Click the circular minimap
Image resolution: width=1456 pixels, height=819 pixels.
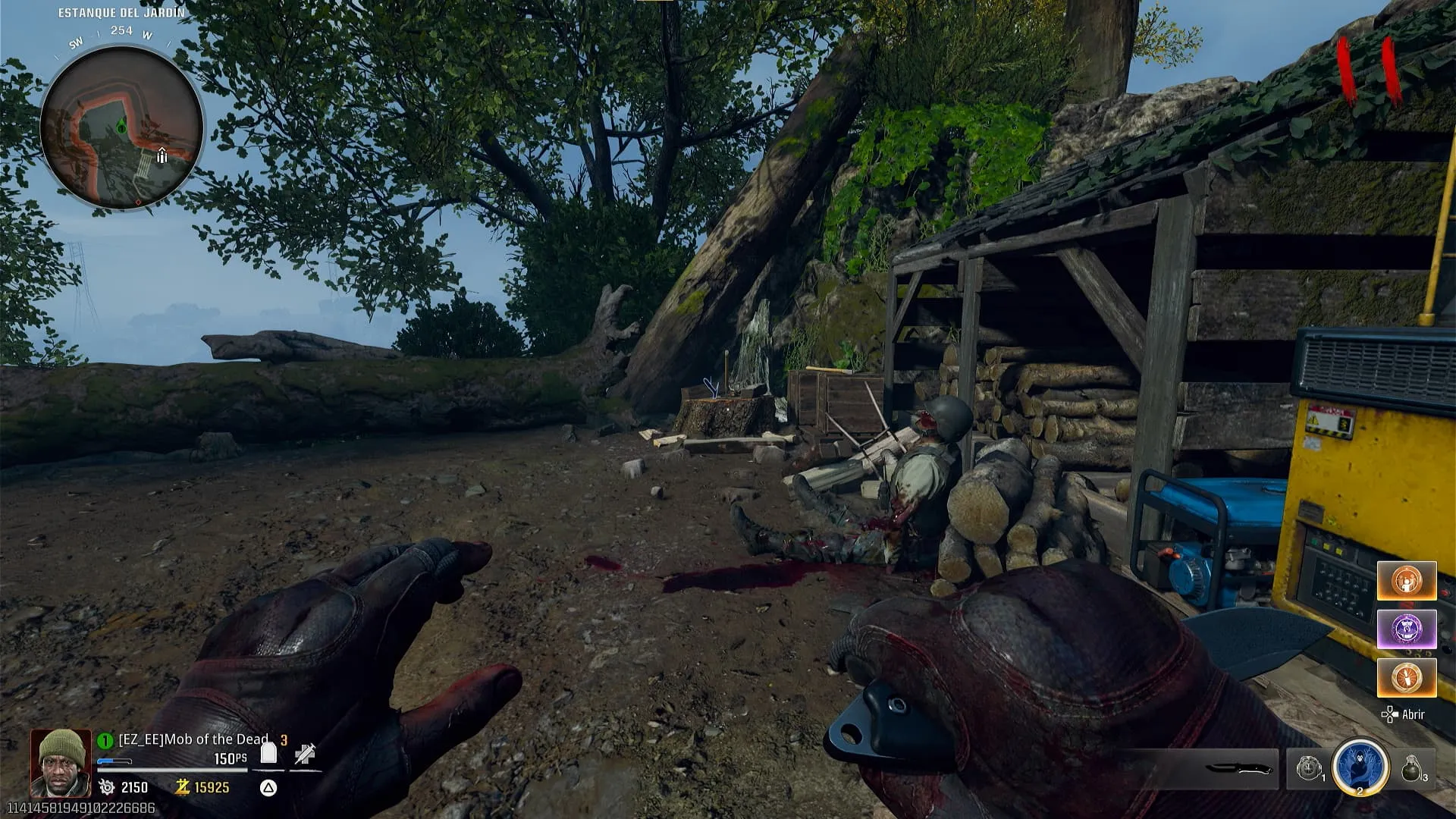pos(121,127)
